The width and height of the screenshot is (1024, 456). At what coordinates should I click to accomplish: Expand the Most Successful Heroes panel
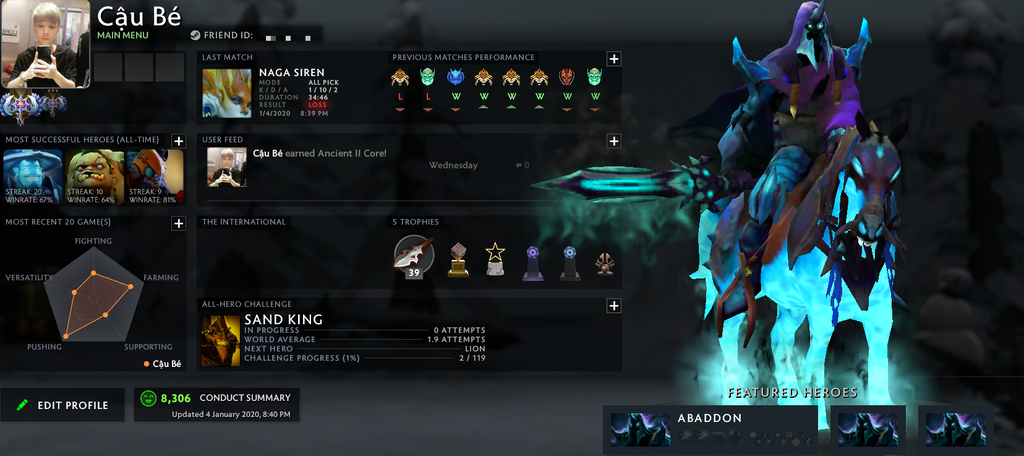(x=178, y=141)
